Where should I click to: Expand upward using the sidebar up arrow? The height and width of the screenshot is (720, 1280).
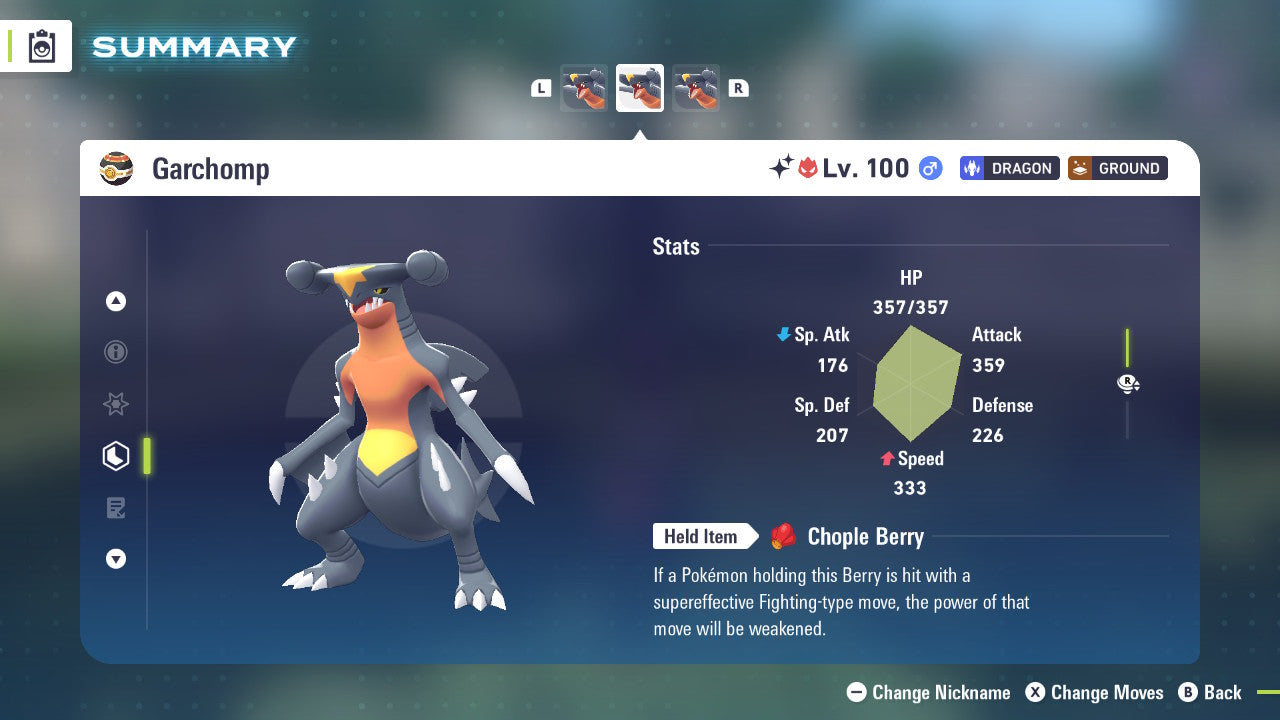pyautogui.click(x=116, y=301)
